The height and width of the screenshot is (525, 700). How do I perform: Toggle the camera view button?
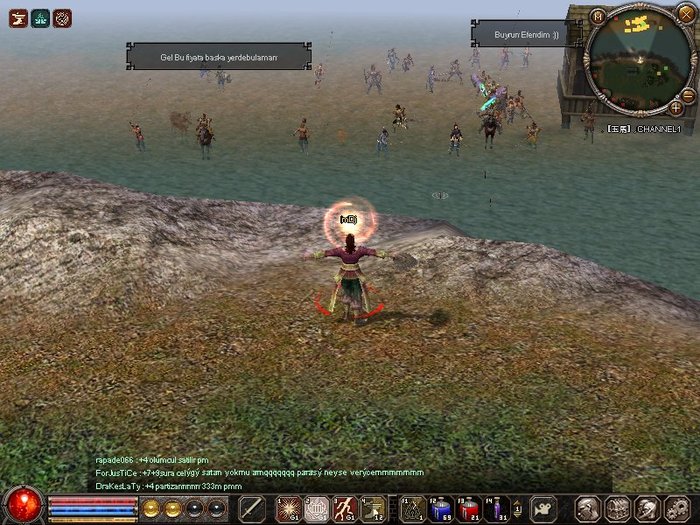[x=544, y=508]
